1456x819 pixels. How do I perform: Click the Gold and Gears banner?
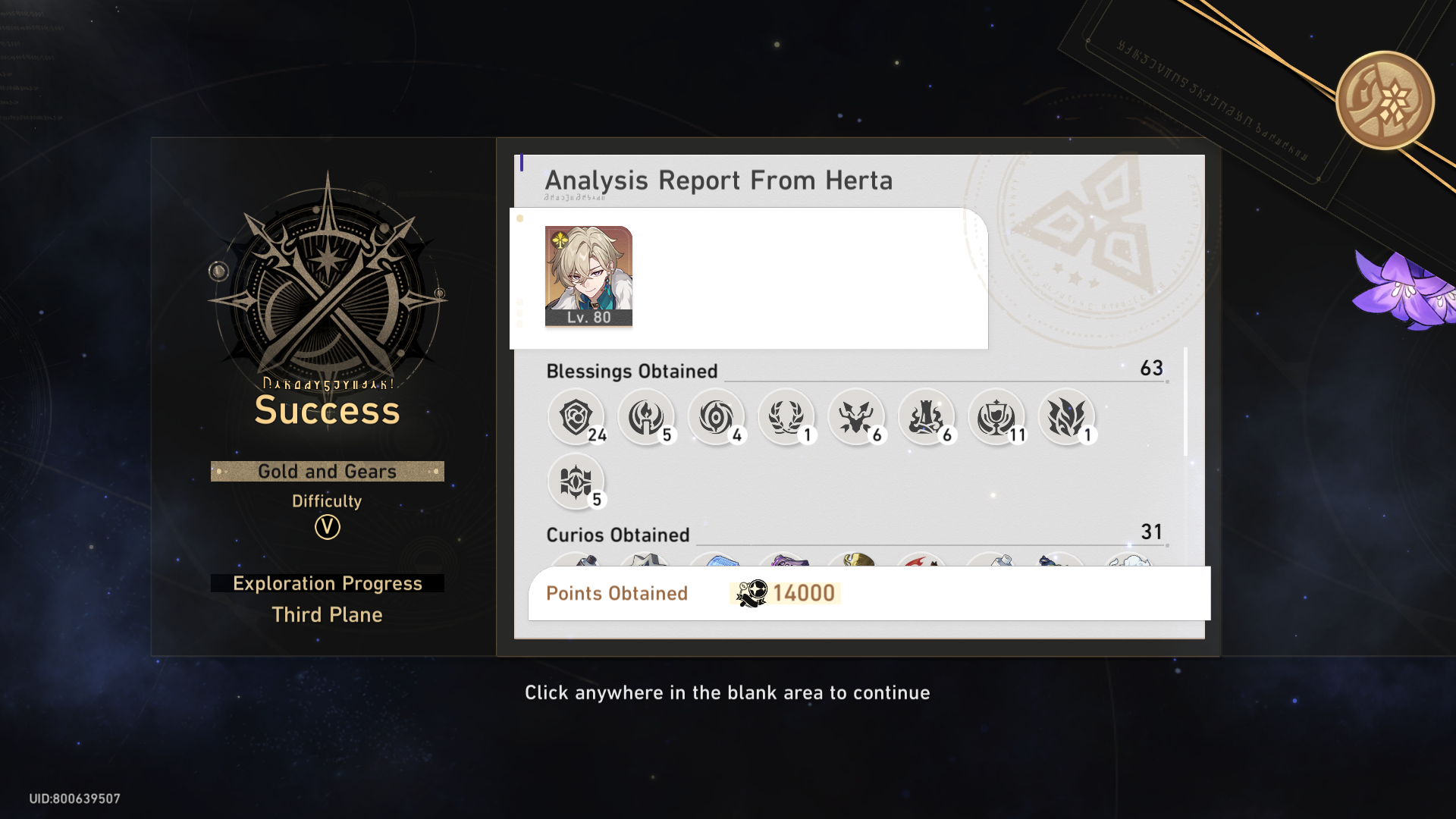click(327, 471)
